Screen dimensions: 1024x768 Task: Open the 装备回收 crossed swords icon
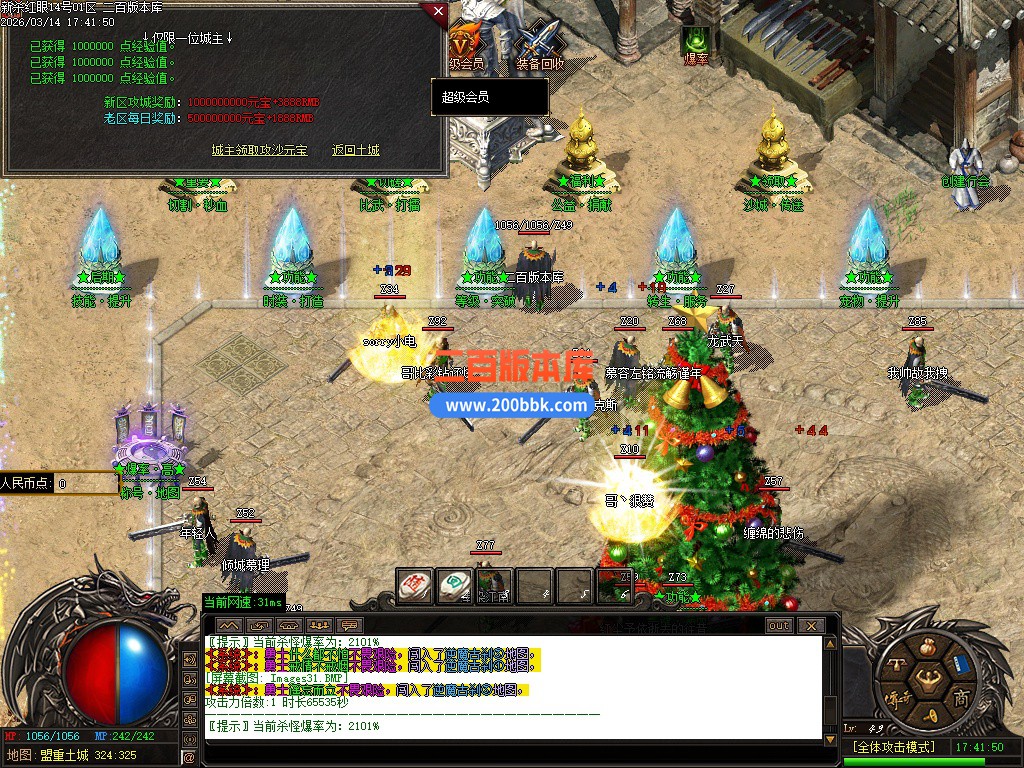tap(540, 45)
